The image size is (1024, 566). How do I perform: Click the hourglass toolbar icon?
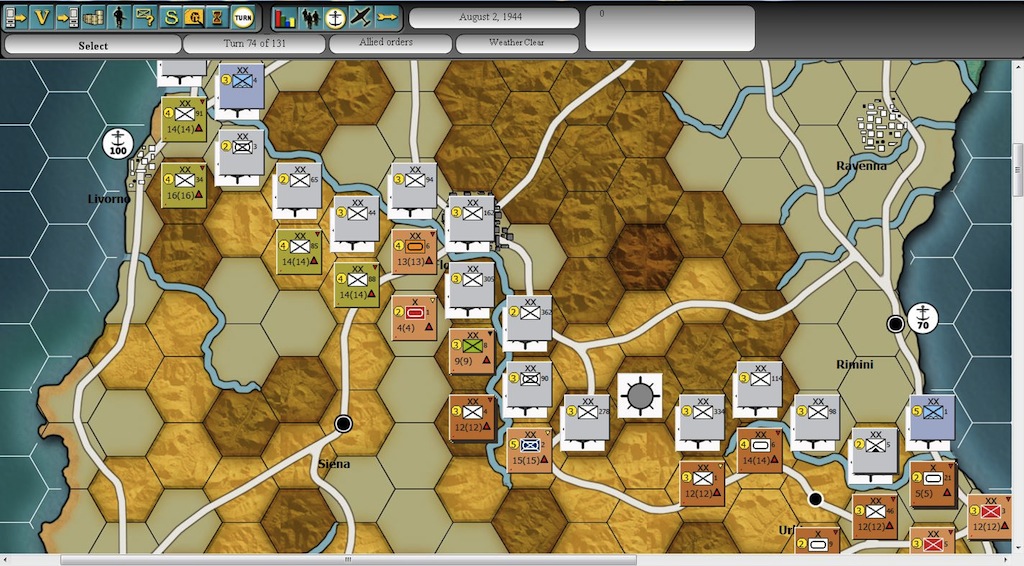(219, 17)
